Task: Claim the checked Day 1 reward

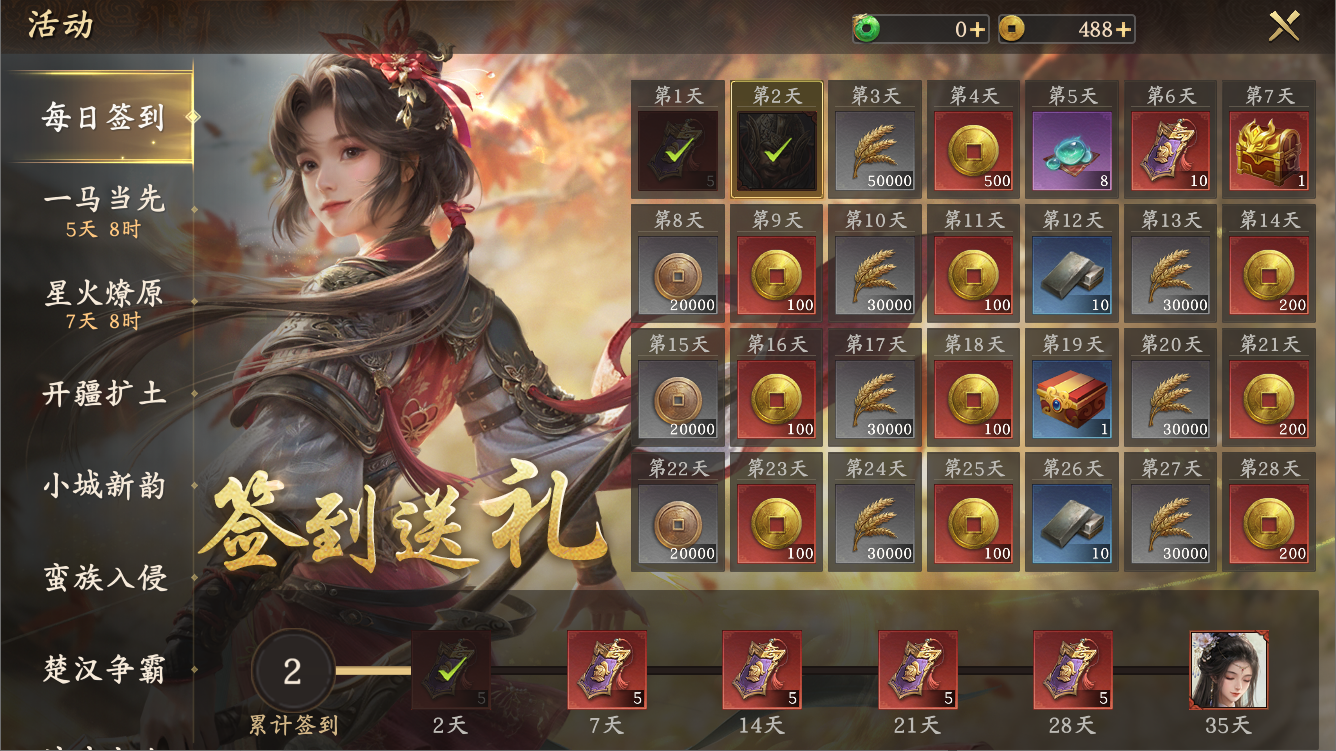Action: tap(677, 150)
